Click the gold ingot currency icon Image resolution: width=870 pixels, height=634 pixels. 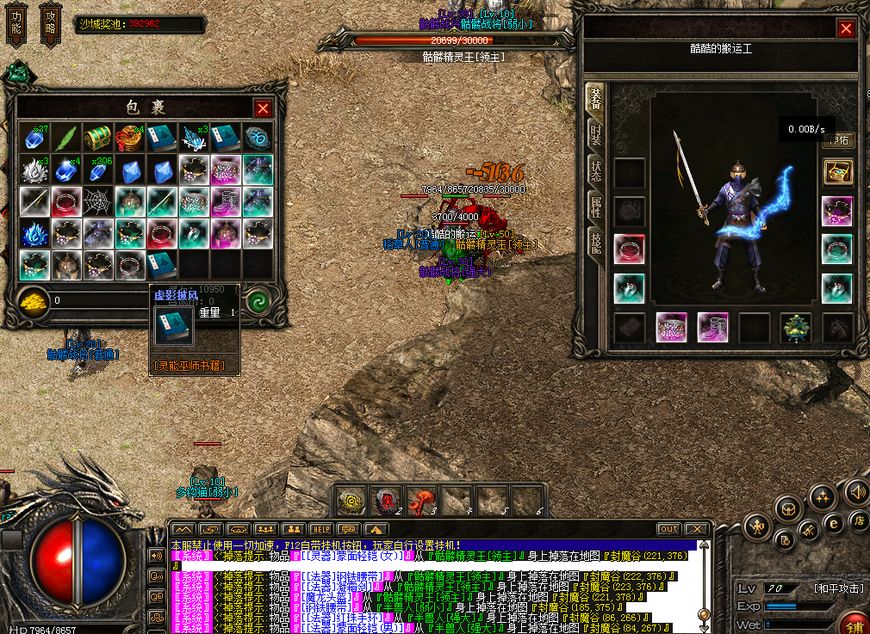(33, 299)
